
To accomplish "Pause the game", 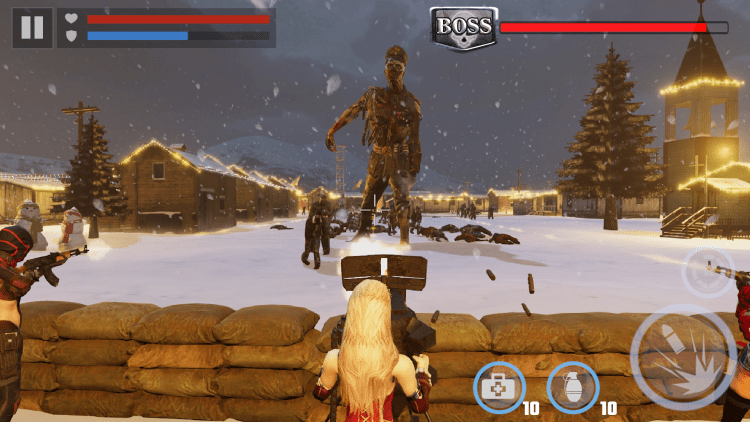I will pyautogui.click(x=32, y=28).
